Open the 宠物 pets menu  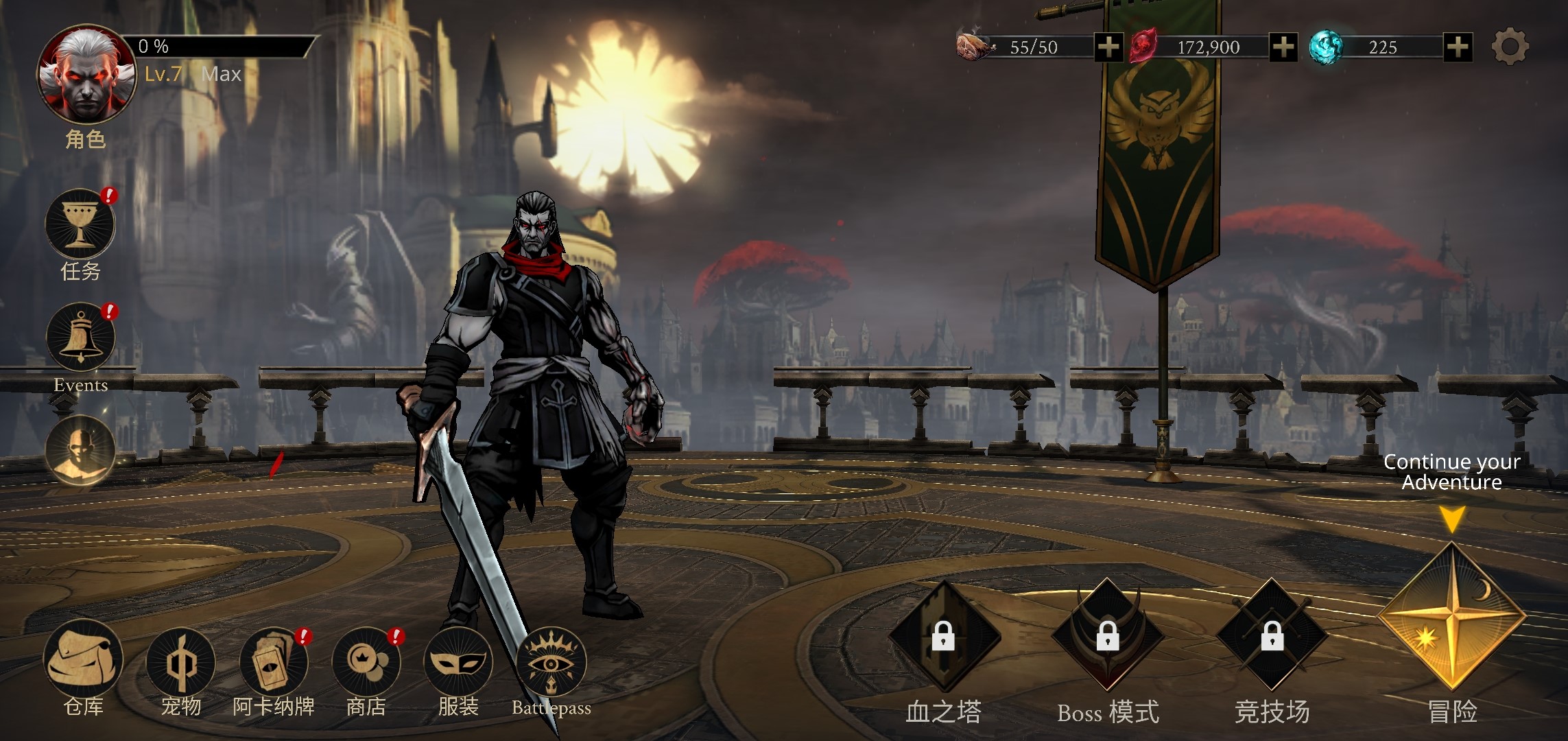[x=180, y=663]
